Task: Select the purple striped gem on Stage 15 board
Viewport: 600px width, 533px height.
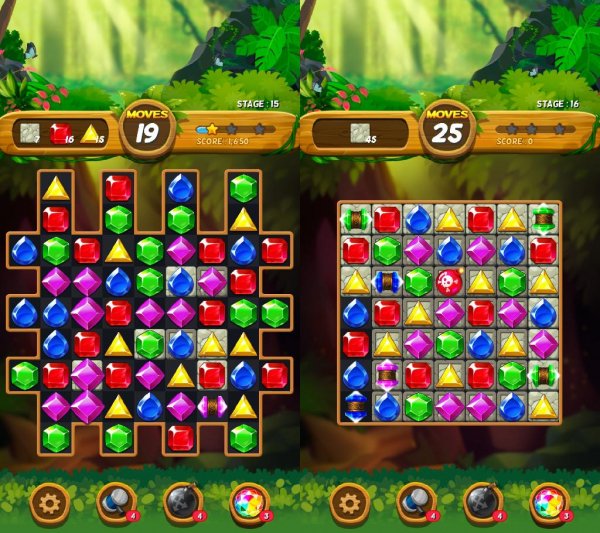Action: click(x=211, y=406)
